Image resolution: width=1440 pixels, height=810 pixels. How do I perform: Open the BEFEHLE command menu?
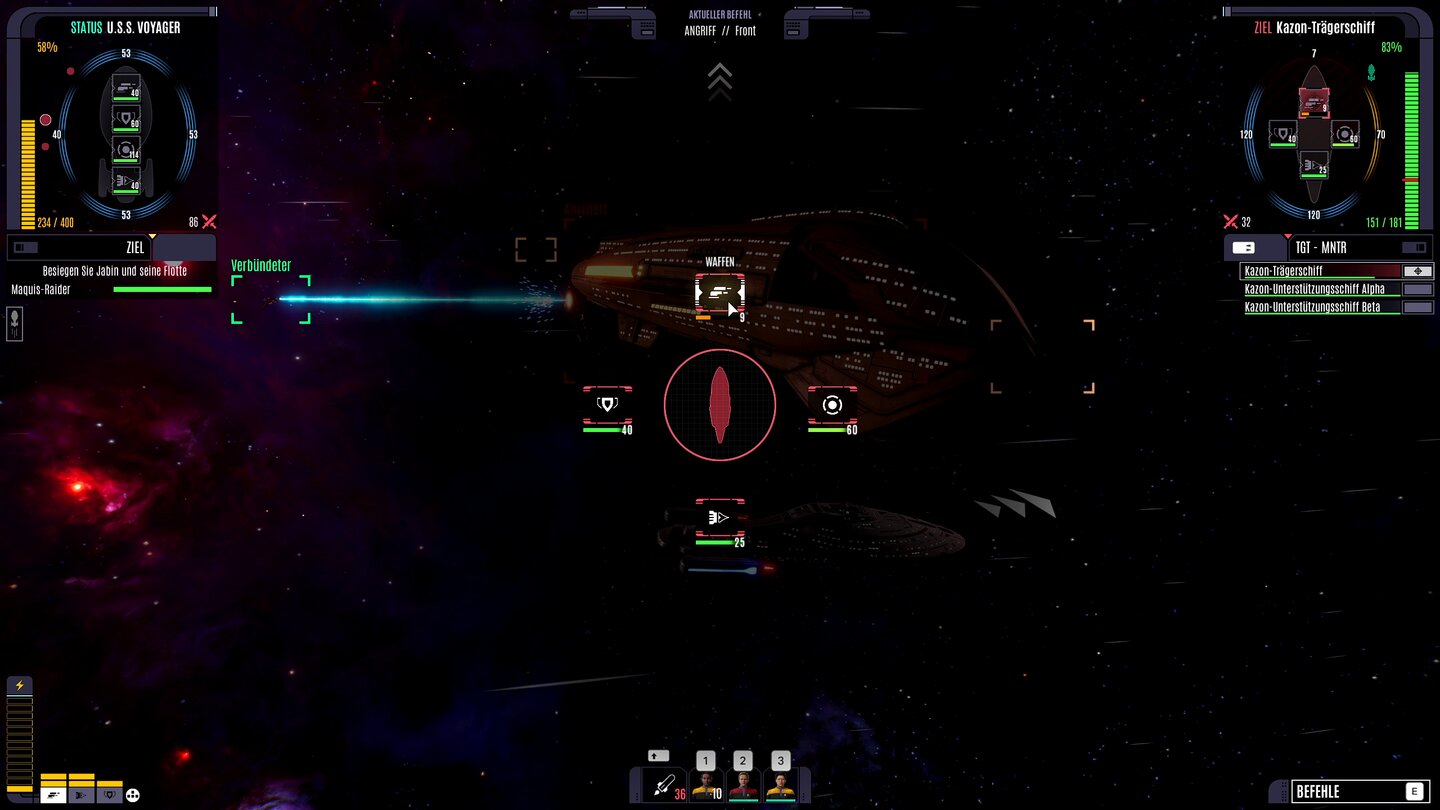tap(1360, 789)
